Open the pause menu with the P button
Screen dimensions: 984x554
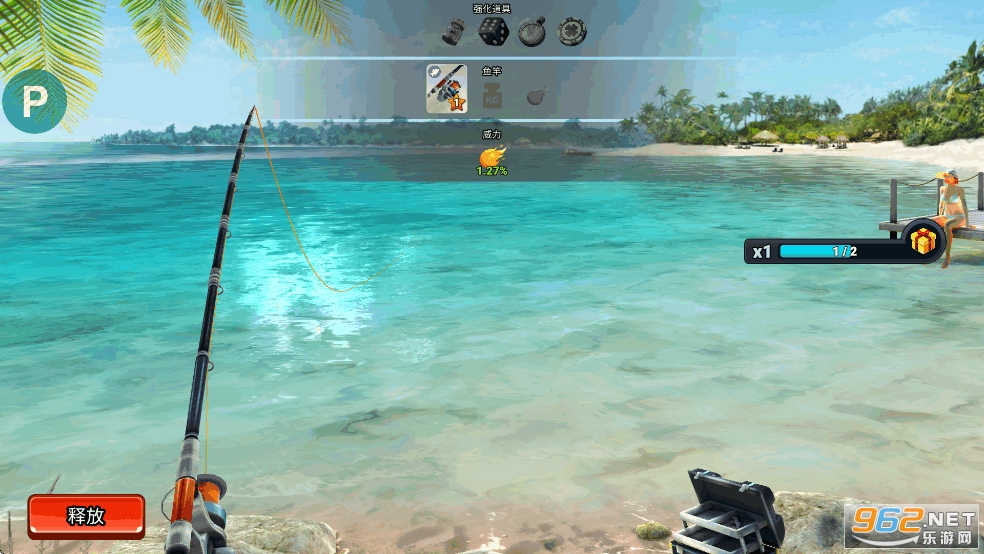point(34,101)
